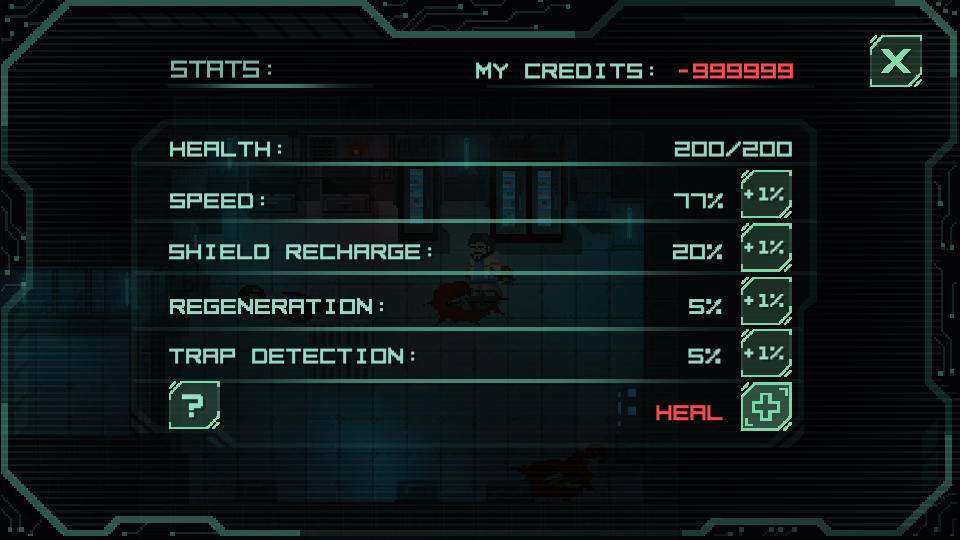Screen dimensions: 960x540
Task: Use the Heal cross button
Action: (766, 407)
